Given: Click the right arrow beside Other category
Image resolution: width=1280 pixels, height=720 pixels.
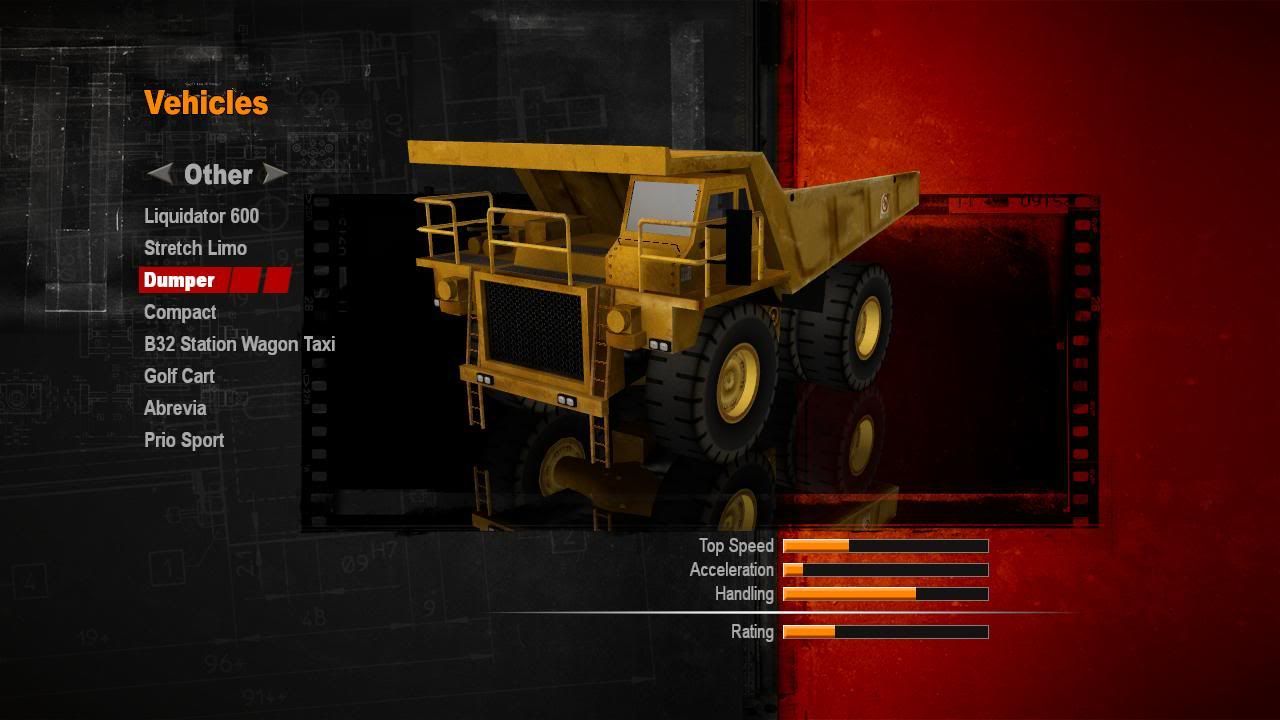Looking at the screenshot, I should coord(275,174).
